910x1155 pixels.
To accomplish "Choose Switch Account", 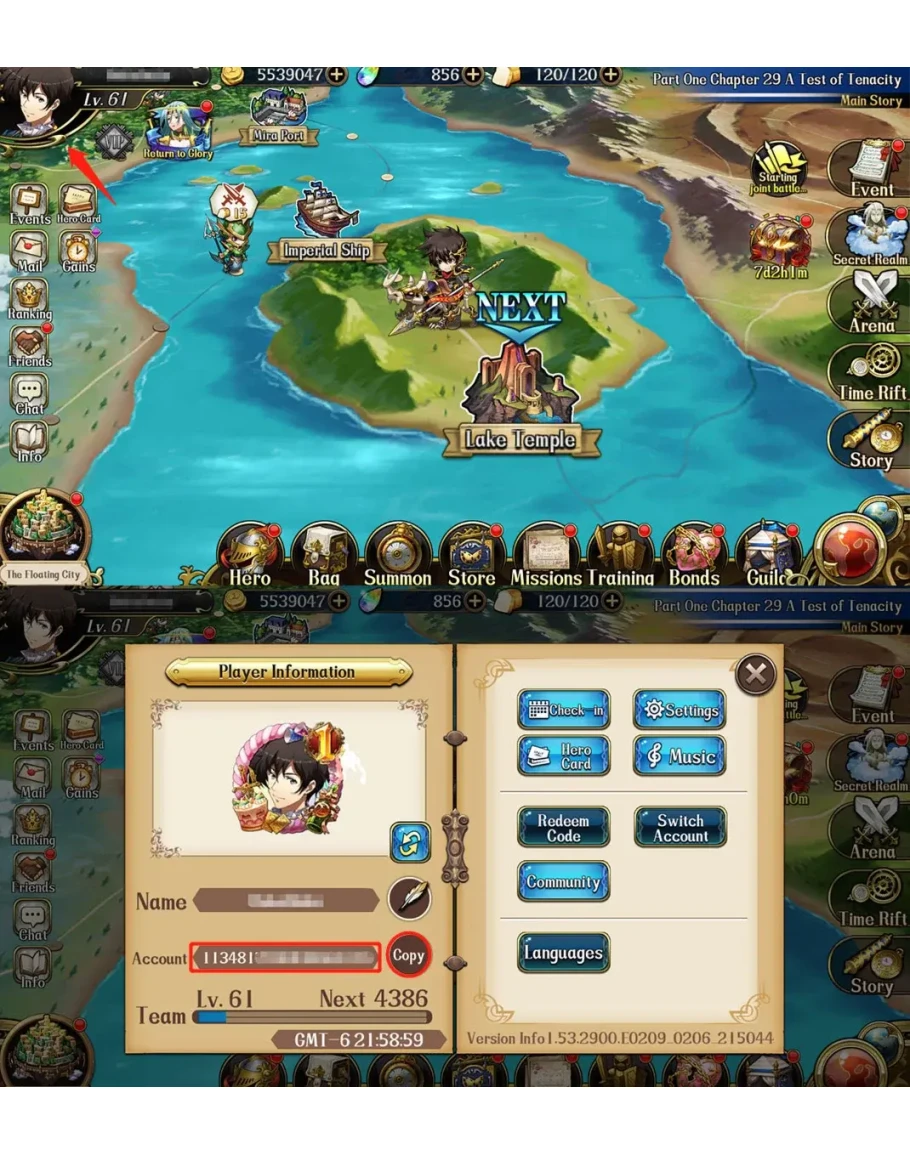I will click(680, 827).
